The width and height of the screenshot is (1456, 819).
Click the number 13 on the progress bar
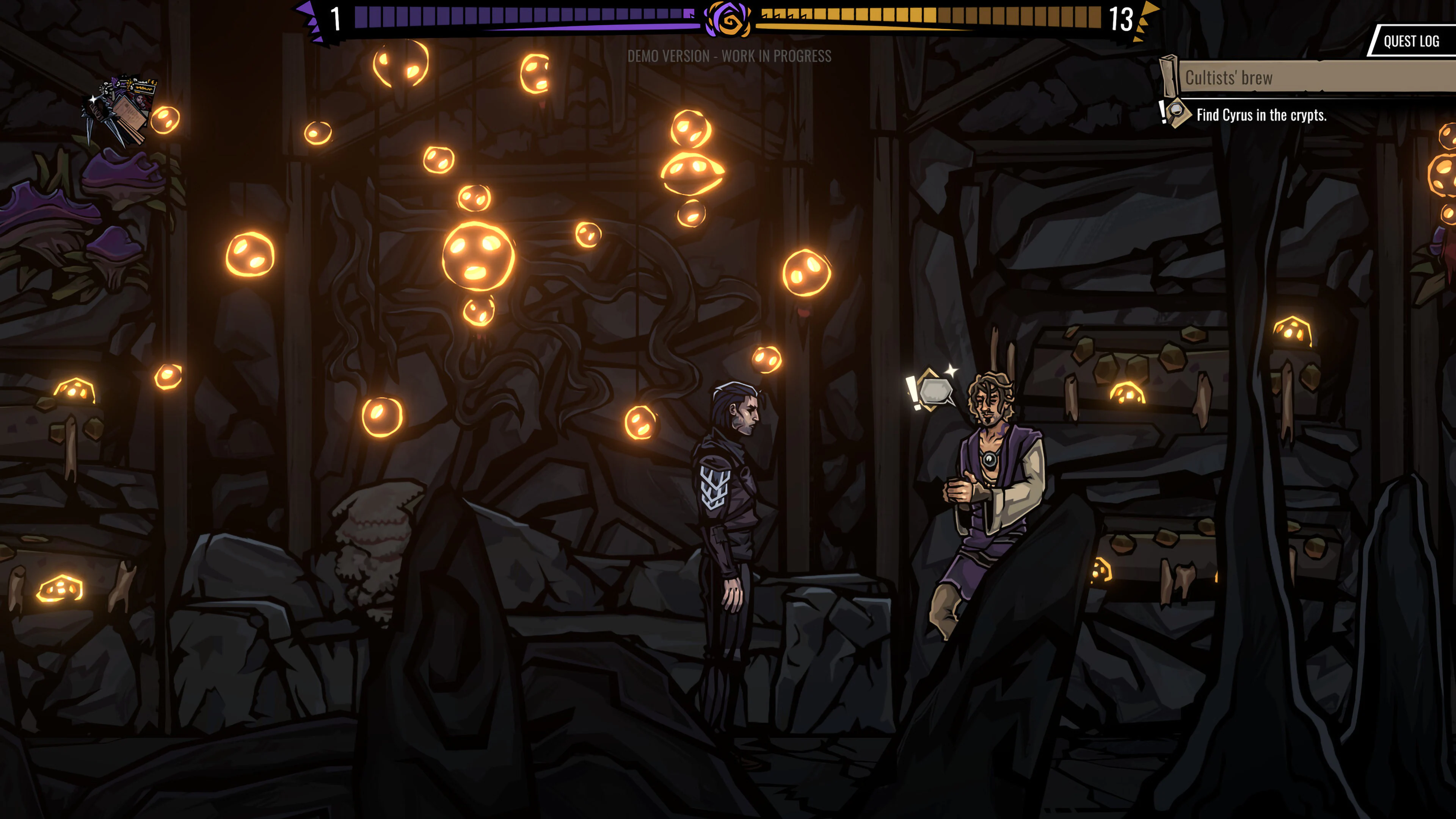tap(1122, 19)
